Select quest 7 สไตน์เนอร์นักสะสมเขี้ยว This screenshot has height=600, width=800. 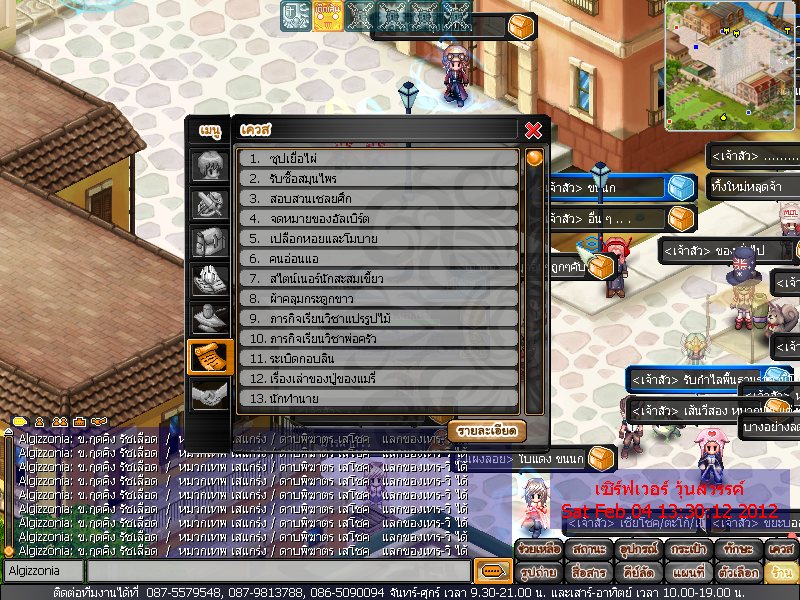tap(378, 278)
